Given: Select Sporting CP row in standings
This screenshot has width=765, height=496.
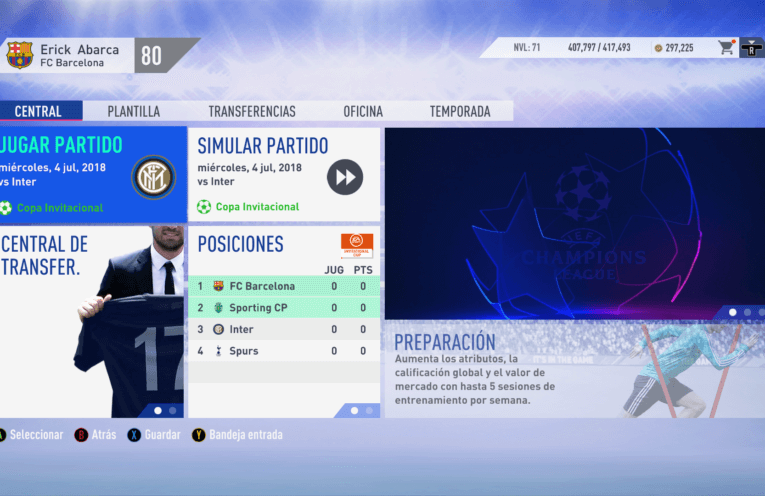Looking at the screenshot, I should pos(283,308).
